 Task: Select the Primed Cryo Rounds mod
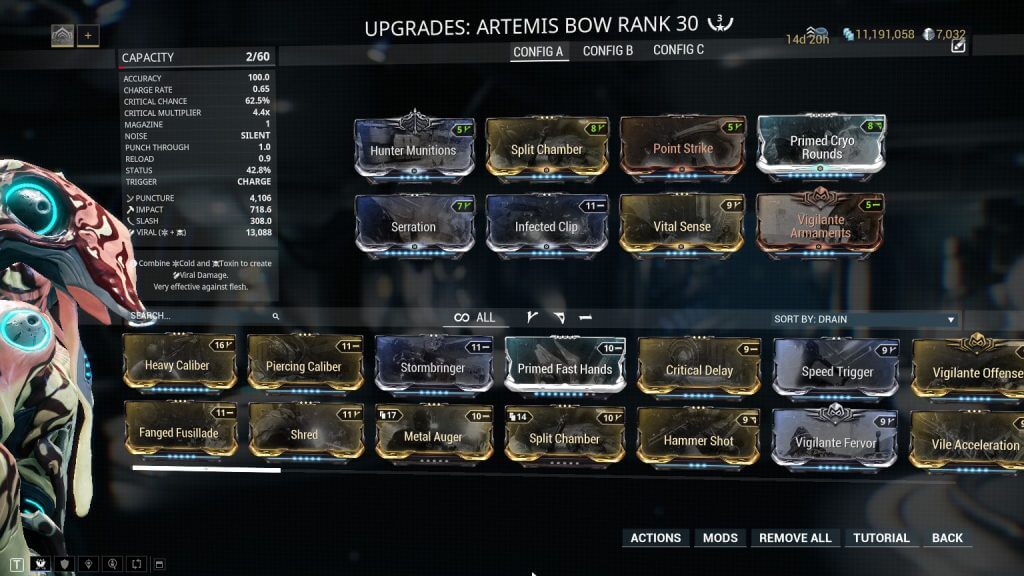click(821, 148)
